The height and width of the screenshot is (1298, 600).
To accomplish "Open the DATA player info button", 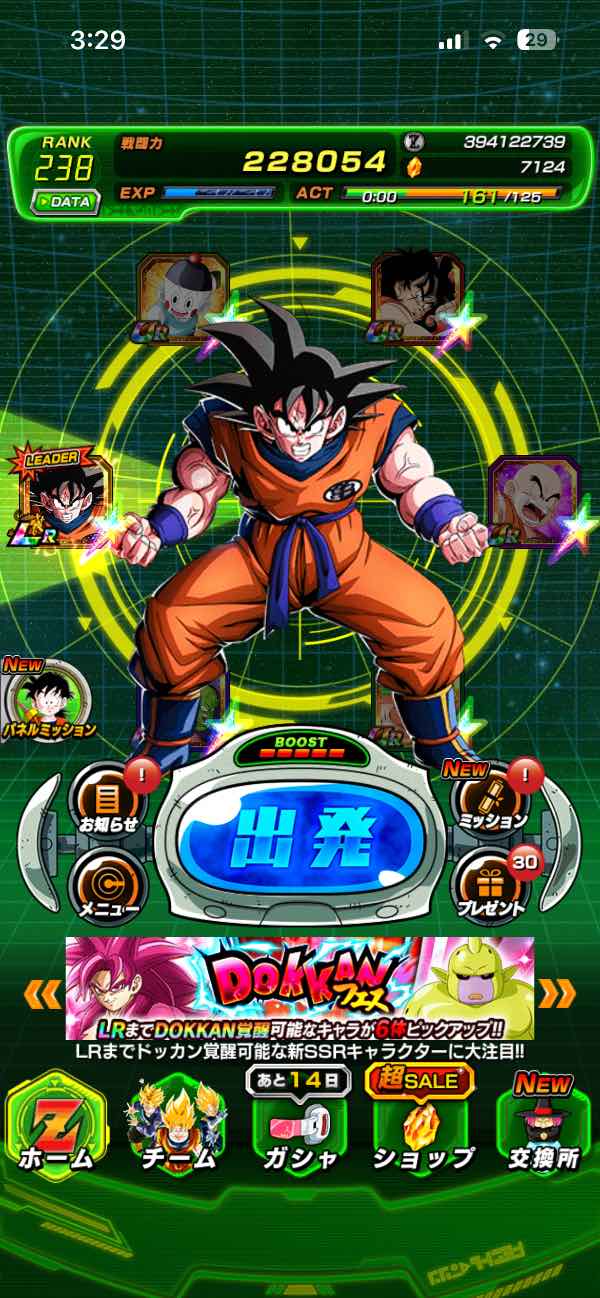I will coord(64,201).
